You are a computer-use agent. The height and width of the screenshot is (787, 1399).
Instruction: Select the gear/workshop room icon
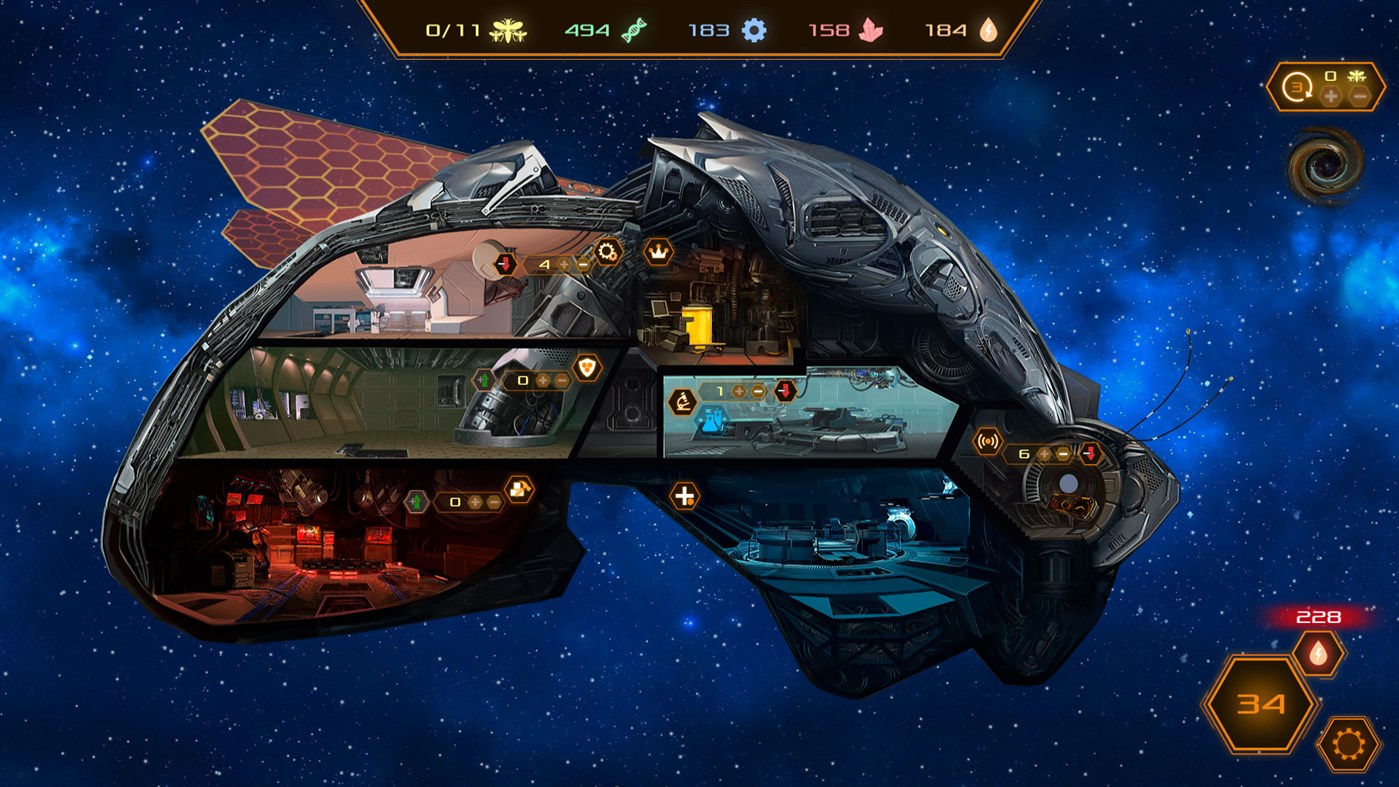point(606,250)
